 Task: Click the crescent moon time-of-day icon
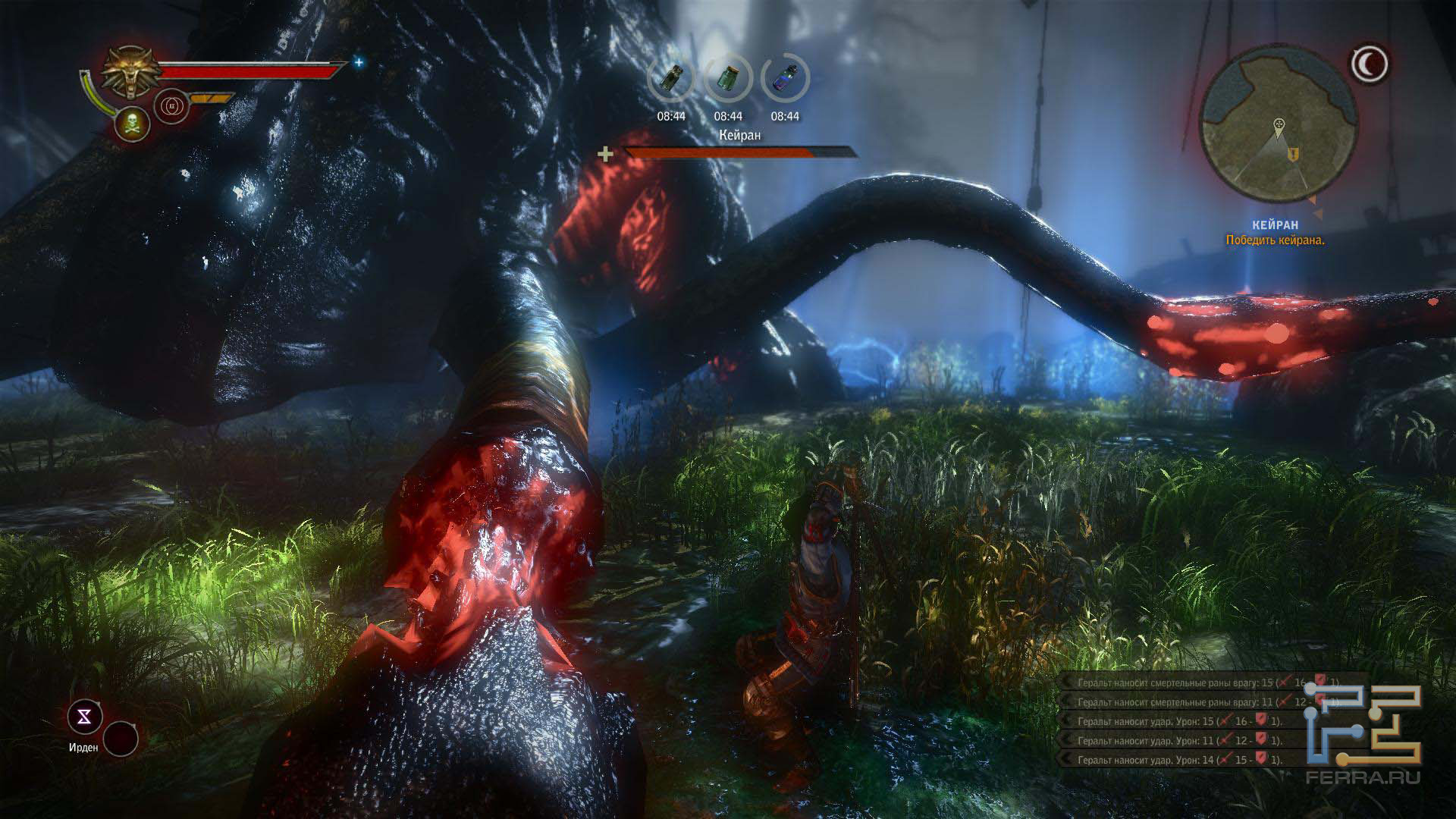(x=1370, y=64)
